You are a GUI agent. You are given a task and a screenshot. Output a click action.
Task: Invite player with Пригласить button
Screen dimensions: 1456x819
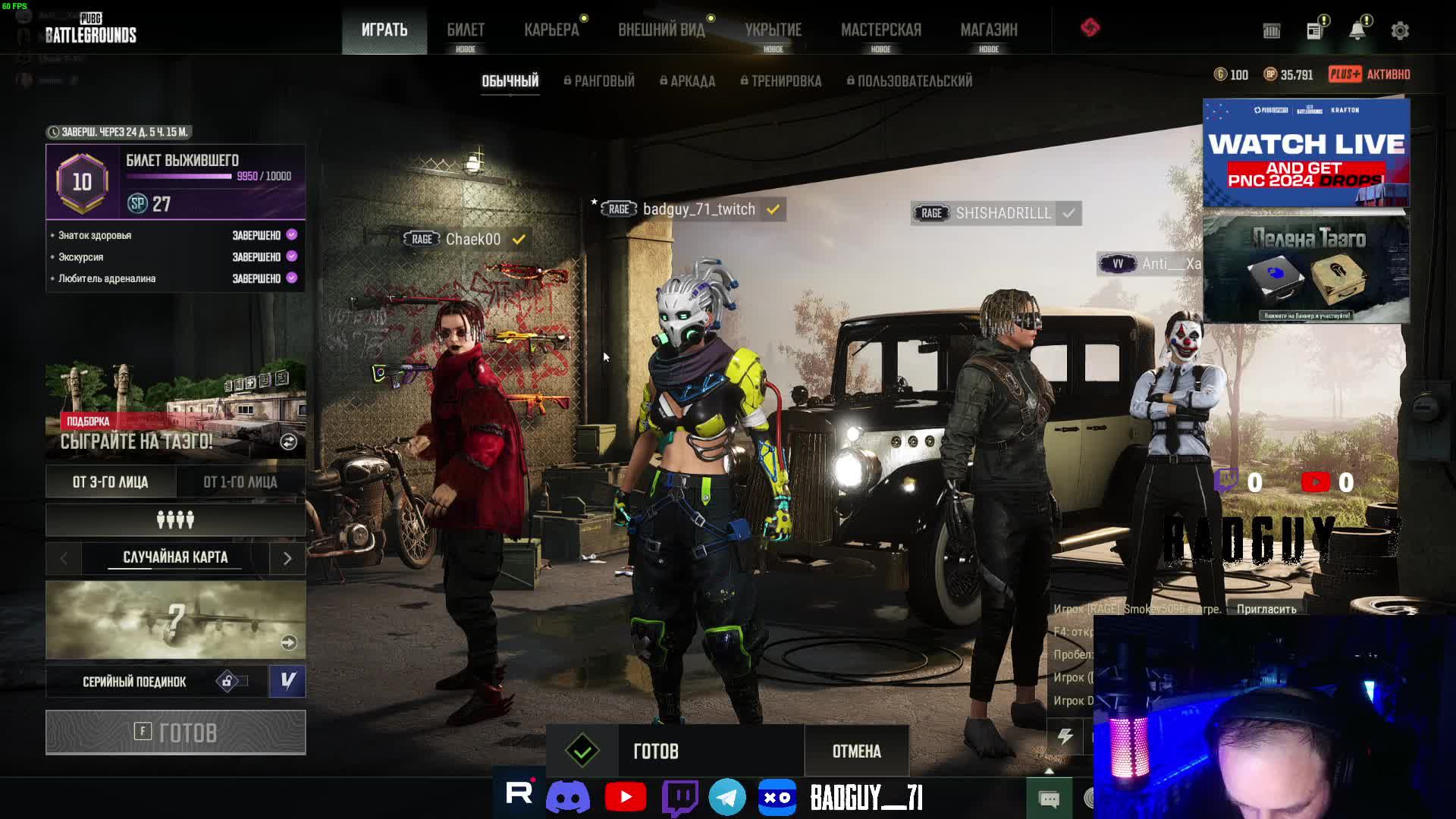[1266, 609]
